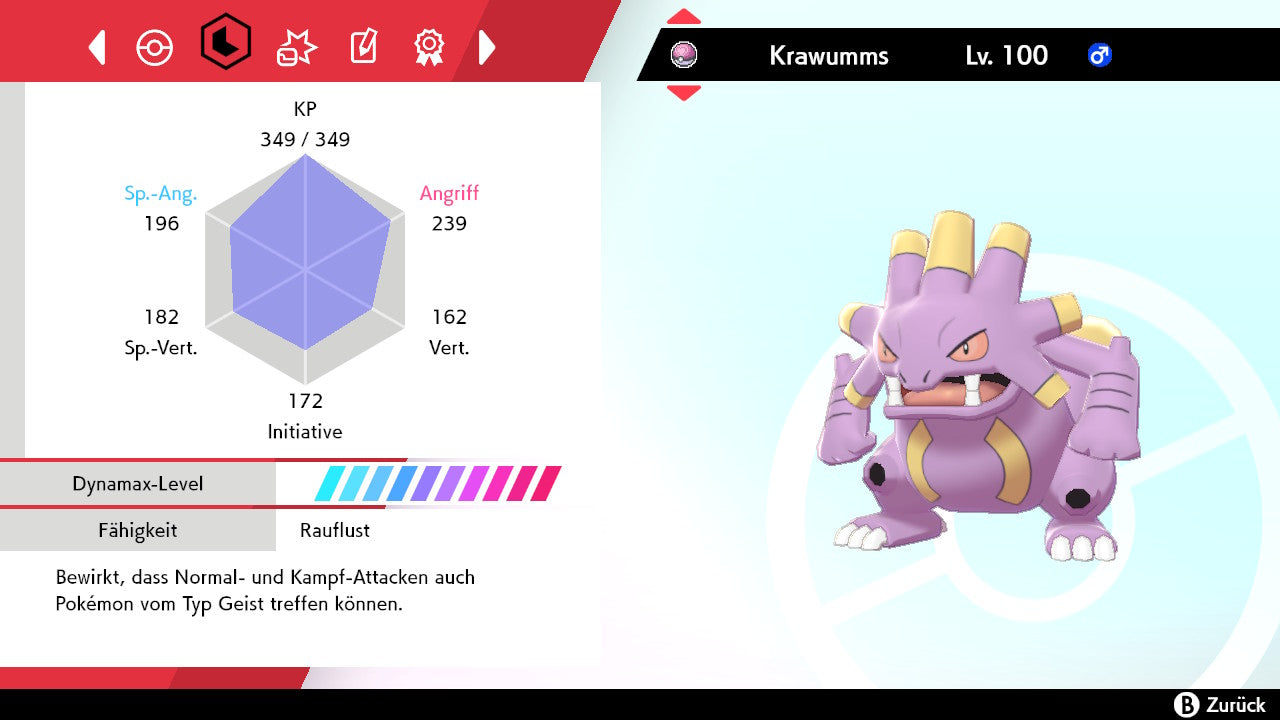Switch to previous Pokémon with up arrow

pyautogui.click(x=684, y=17)
